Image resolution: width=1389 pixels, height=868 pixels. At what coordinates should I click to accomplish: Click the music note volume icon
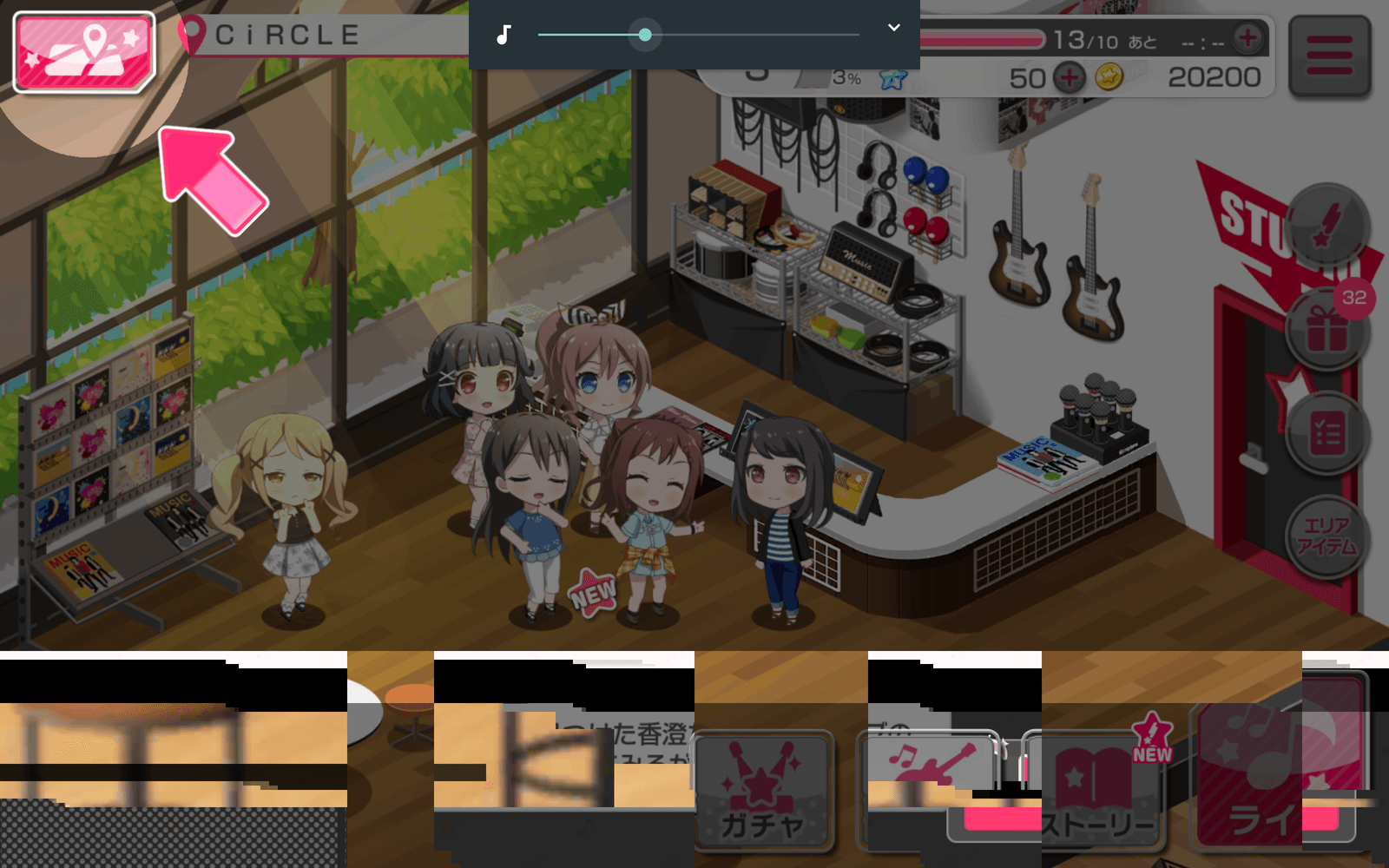(x=504, y=35)
